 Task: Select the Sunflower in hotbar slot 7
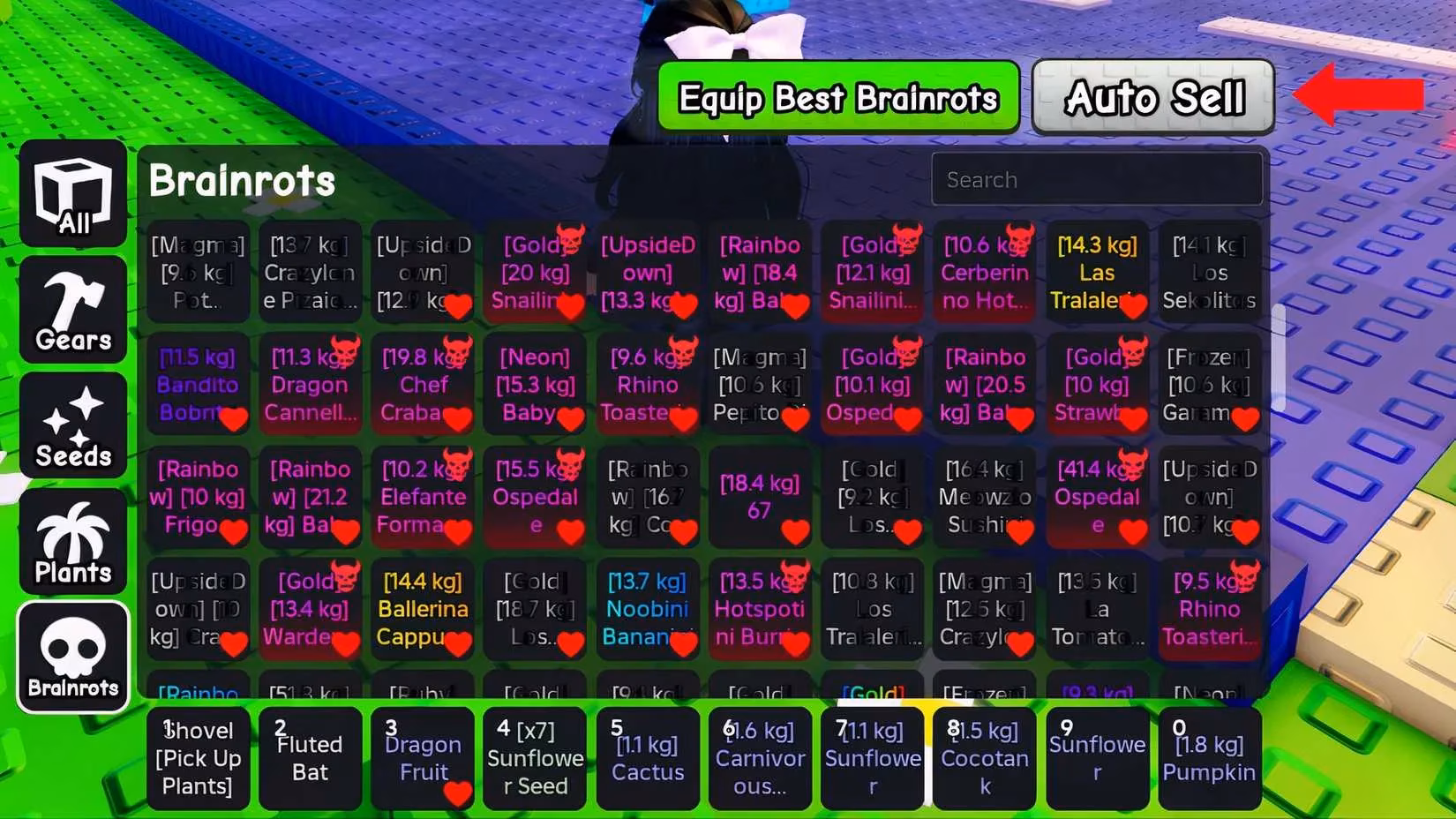(872, 757)
